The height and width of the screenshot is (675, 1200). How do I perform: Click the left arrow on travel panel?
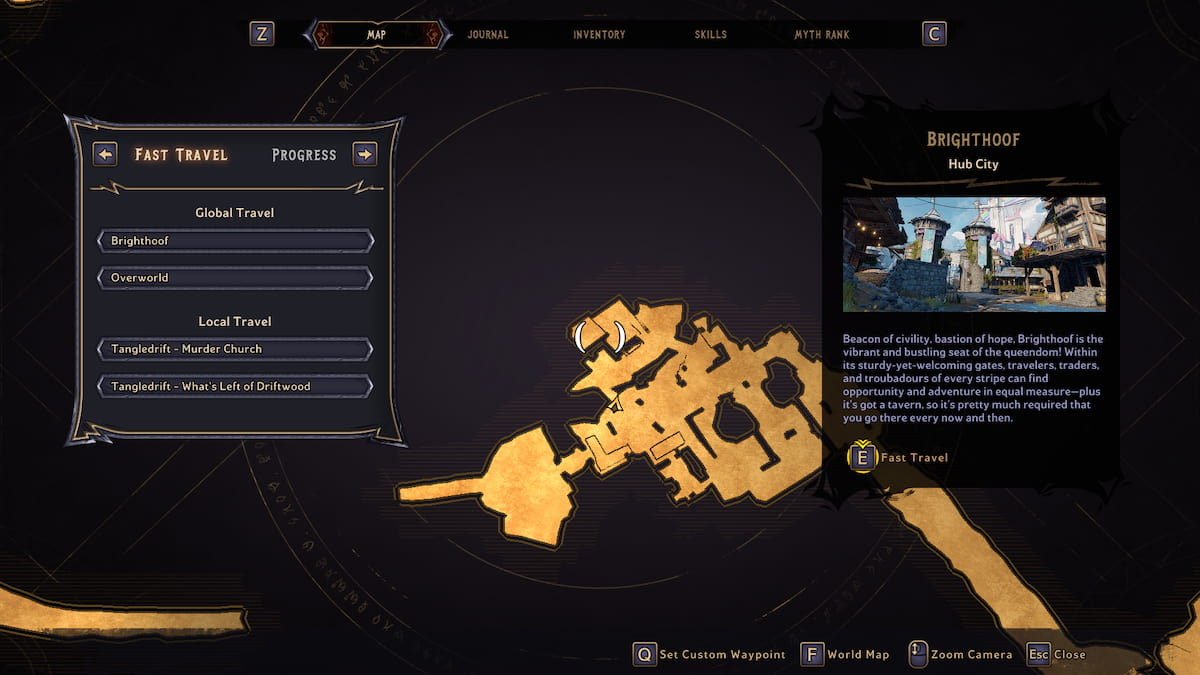point(105,154)
